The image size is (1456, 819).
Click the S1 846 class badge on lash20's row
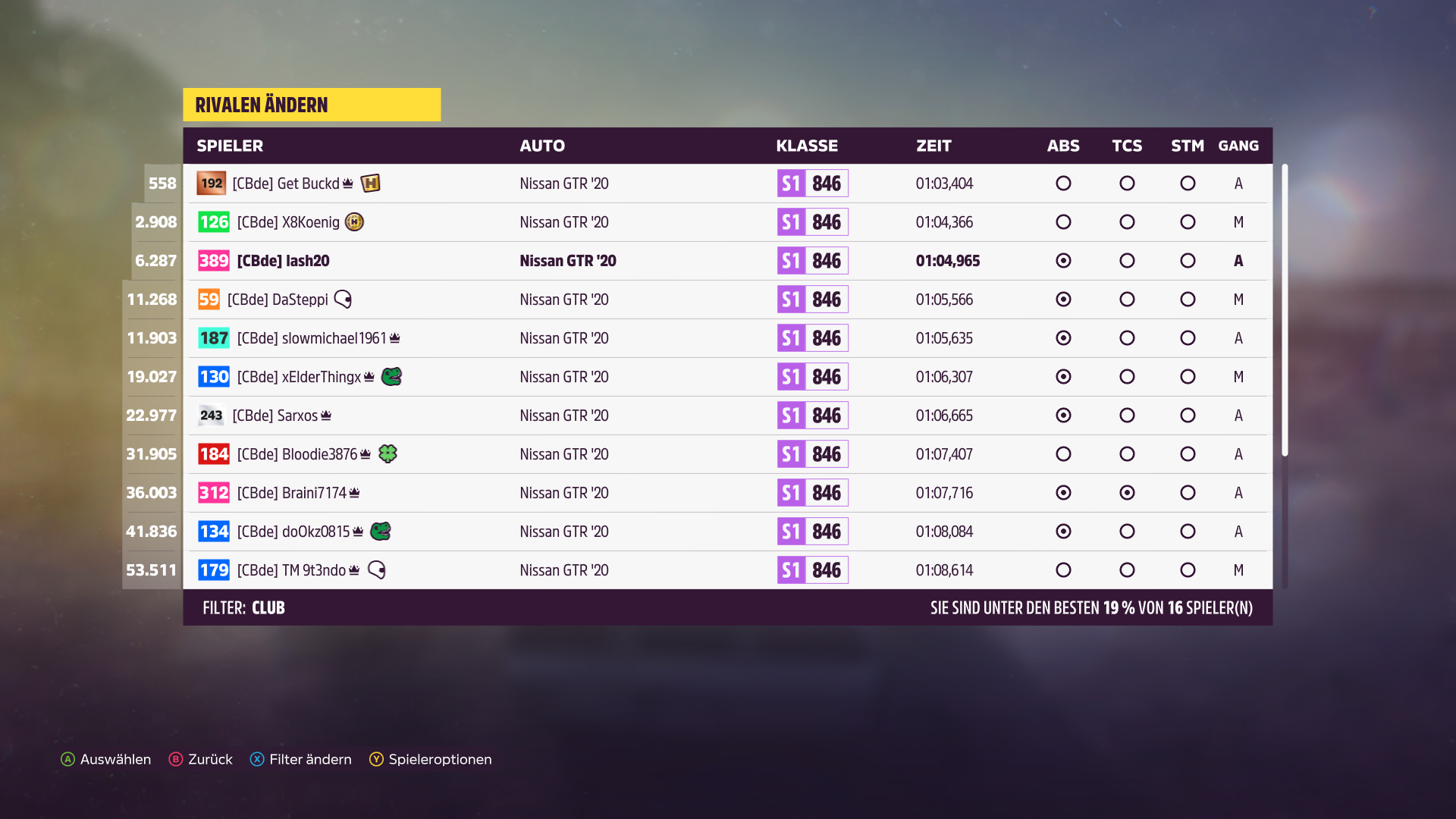coord(812,260)
